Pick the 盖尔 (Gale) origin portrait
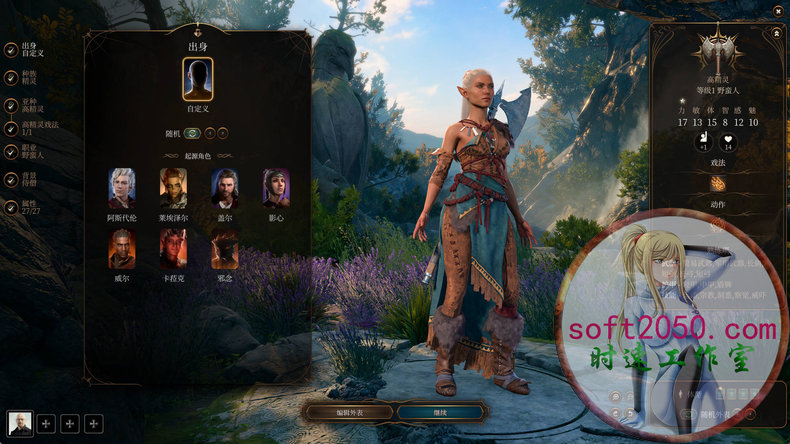Image resolution: width=790 pixels, height=444 pixels. tap(225, 189)
